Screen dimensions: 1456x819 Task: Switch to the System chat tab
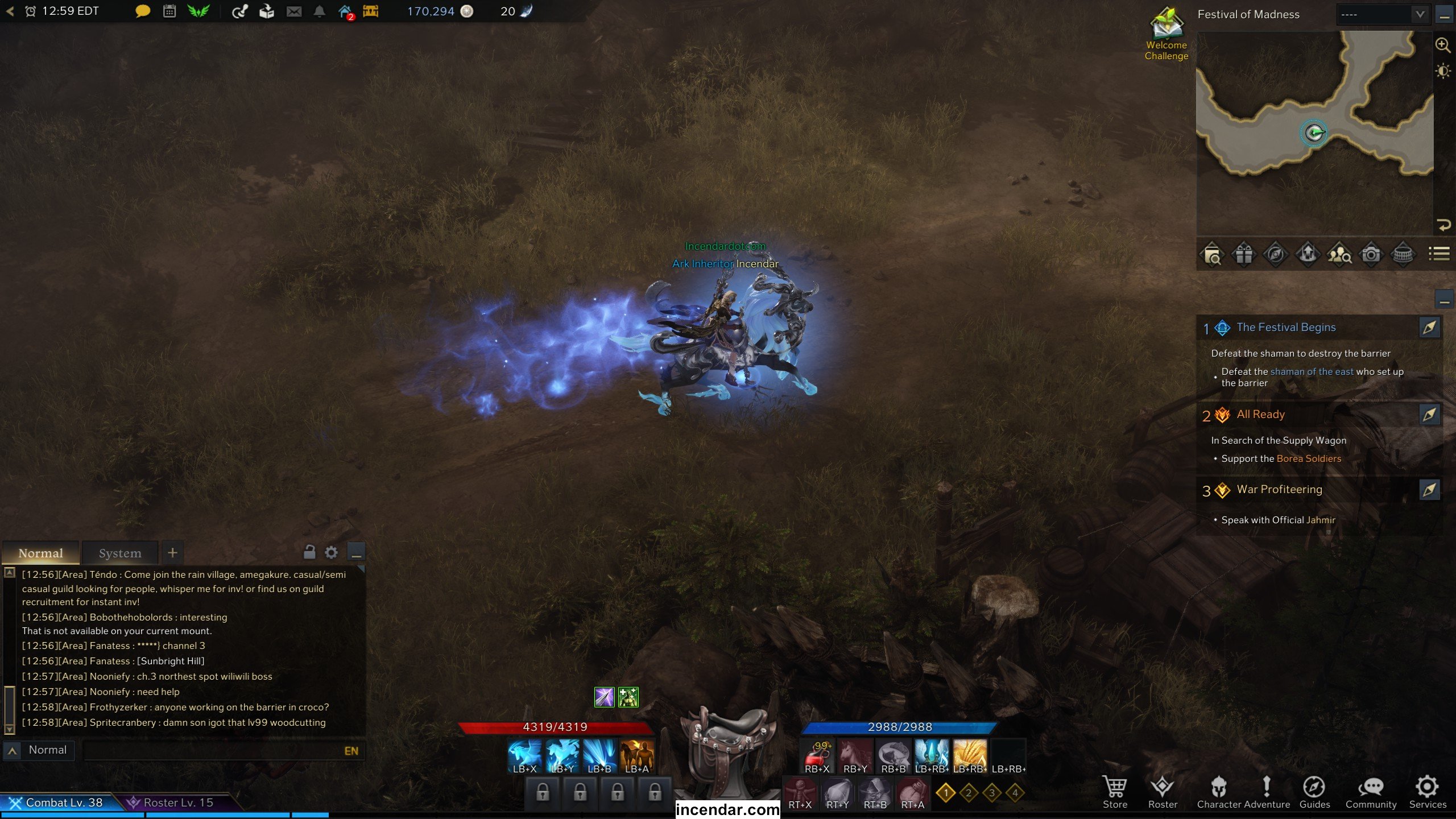click(120, 553)
